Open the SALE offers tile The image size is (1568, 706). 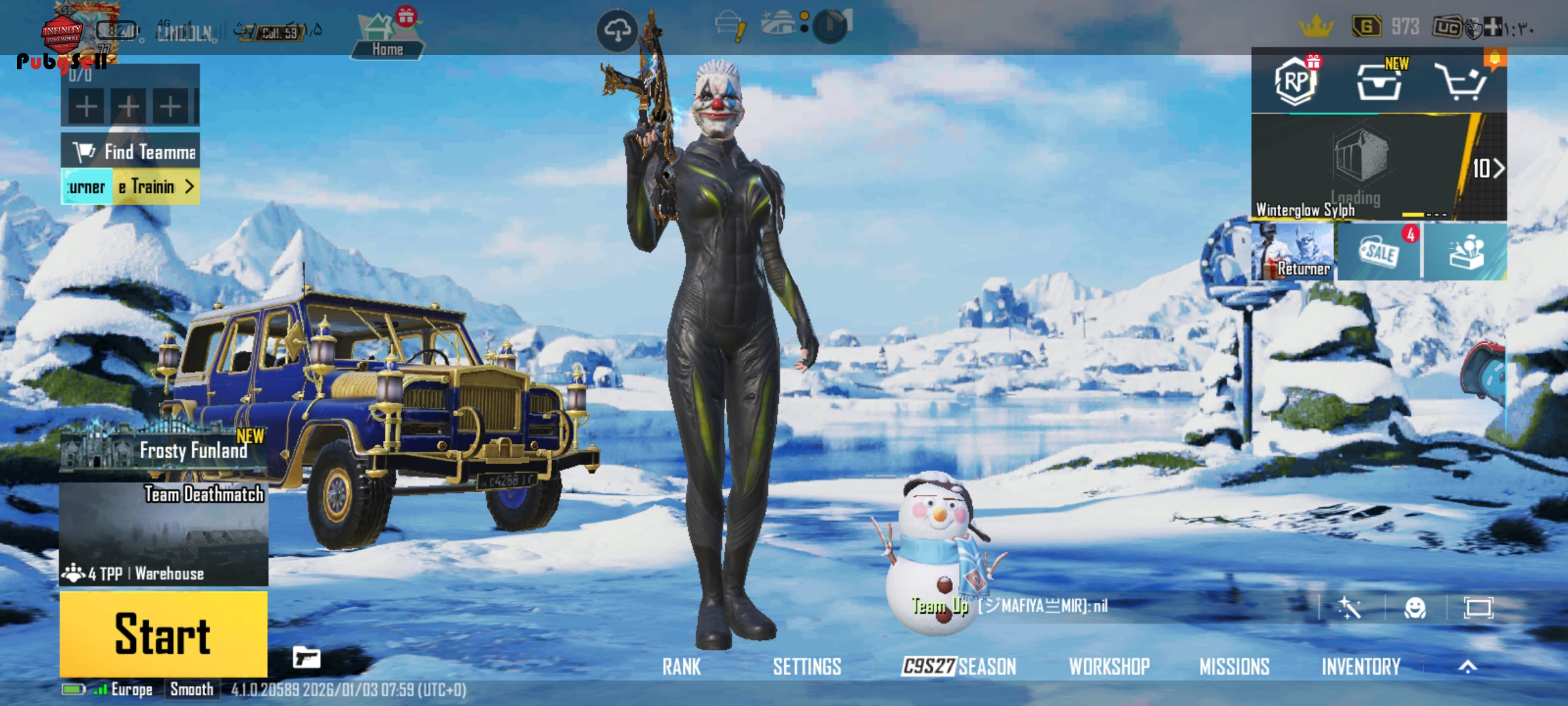(x=1379, y=252)
